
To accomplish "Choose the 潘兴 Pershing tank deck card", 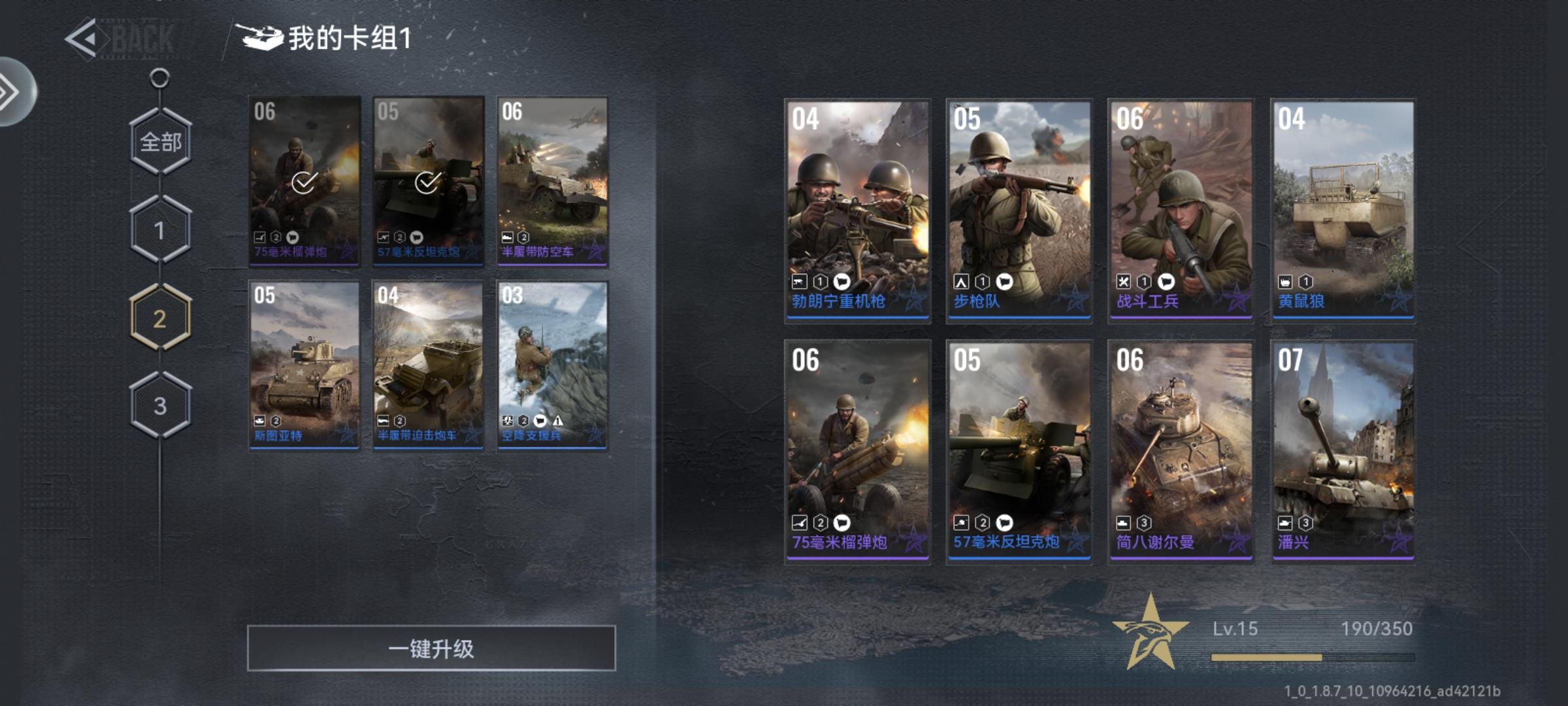I will 1343,451.
